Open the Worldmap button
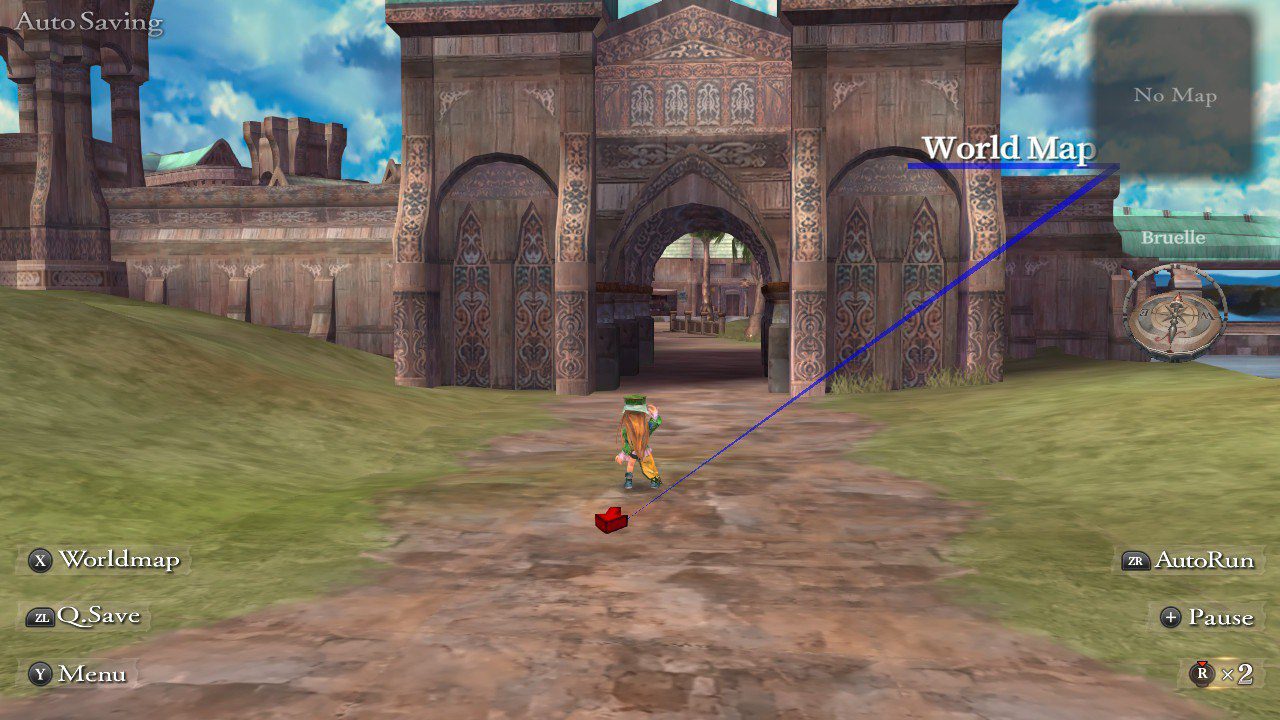This screenshot has width=1280, height=720. tap(103, 560)
